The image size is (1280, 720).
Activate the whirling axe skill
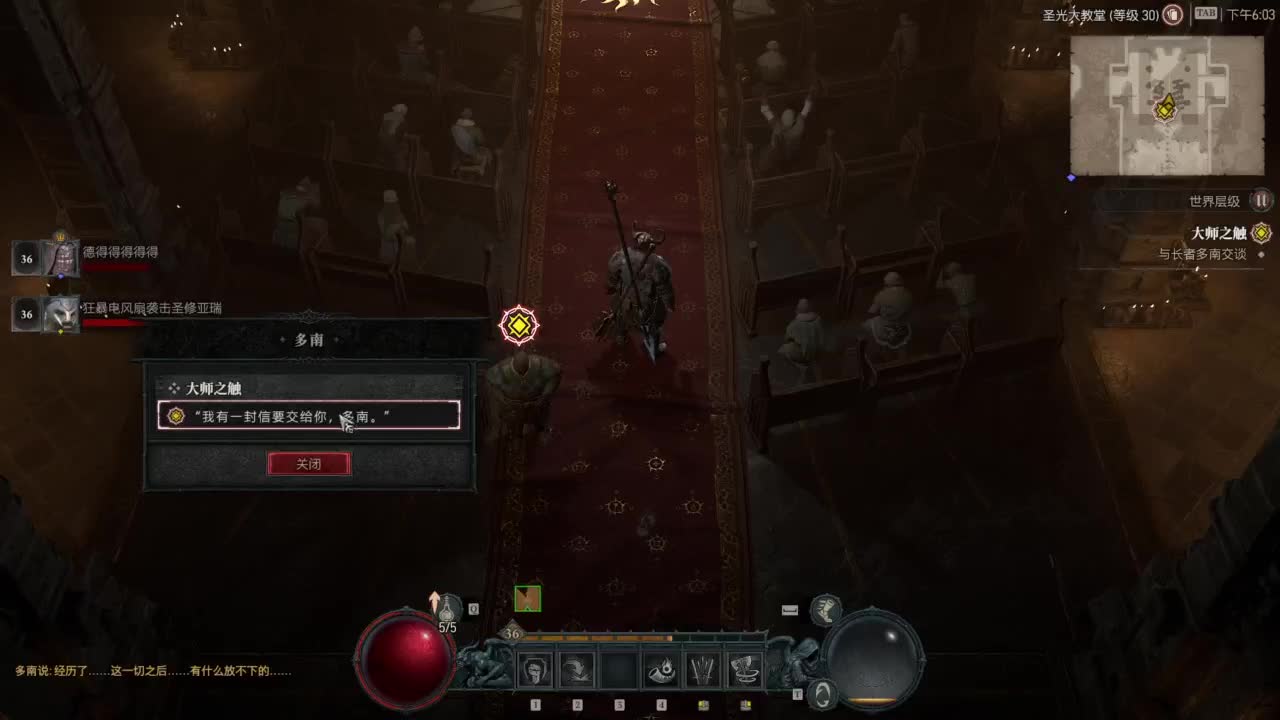[x=745, y=670]
